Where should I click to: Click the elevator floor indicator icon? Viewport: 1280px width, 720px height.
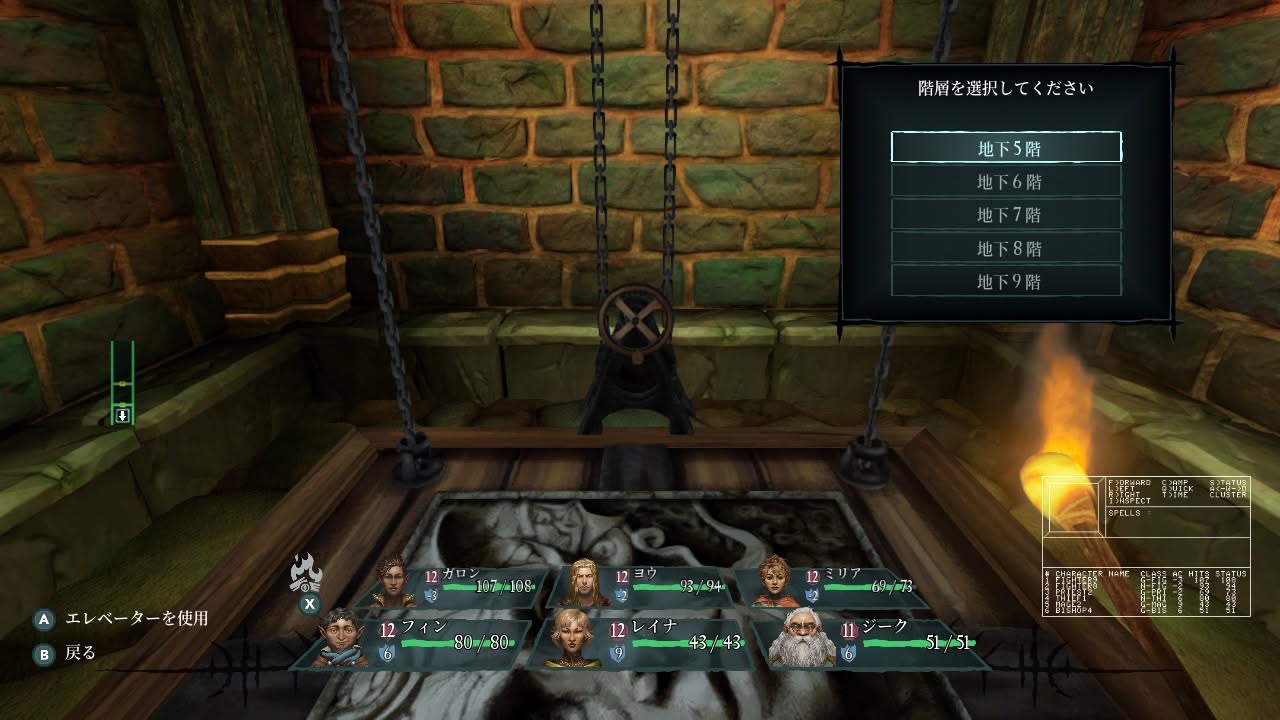pos(122,384)
